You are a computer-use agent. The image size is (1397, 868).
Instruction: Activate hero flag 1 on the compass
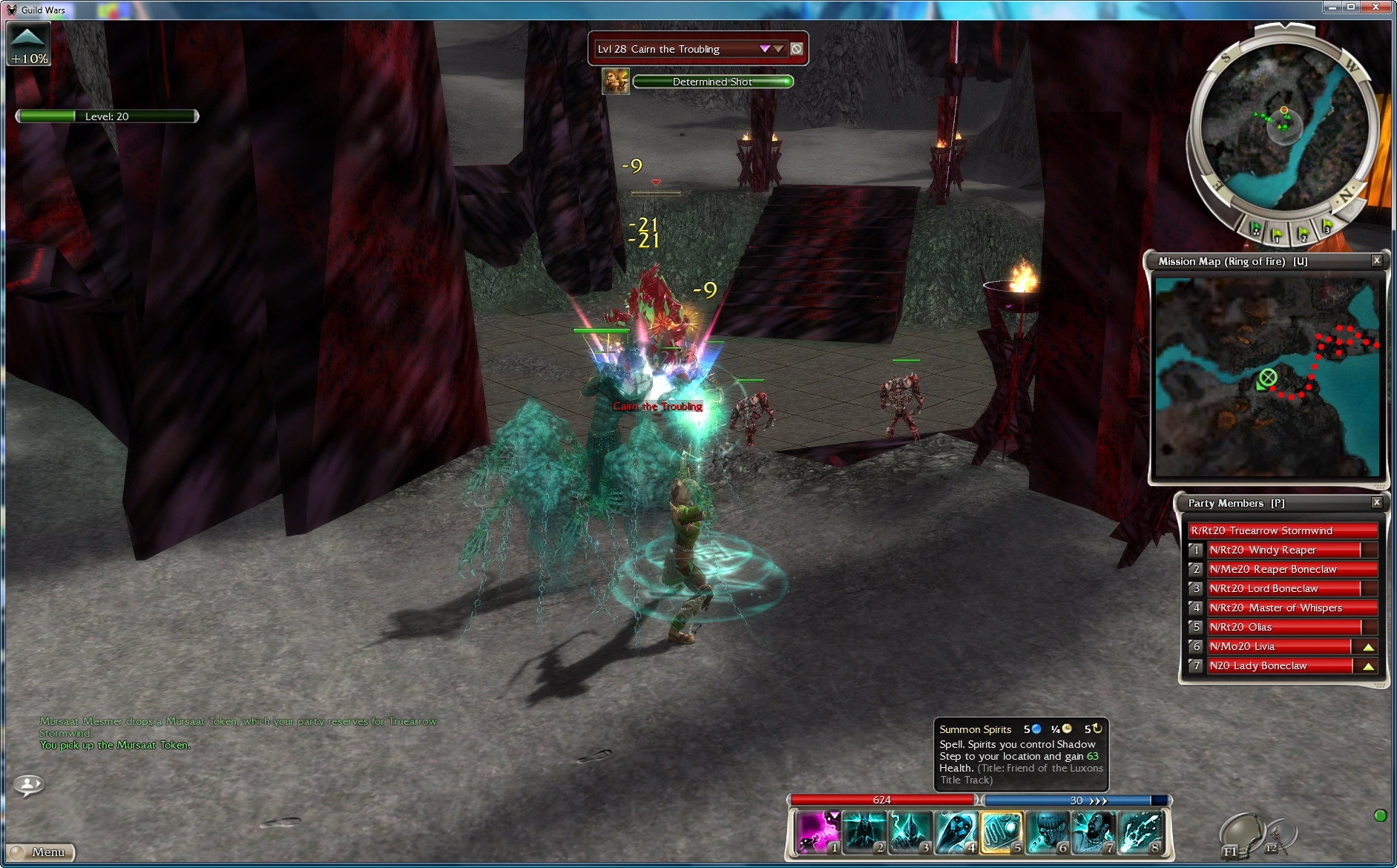tap(1278, 235)
